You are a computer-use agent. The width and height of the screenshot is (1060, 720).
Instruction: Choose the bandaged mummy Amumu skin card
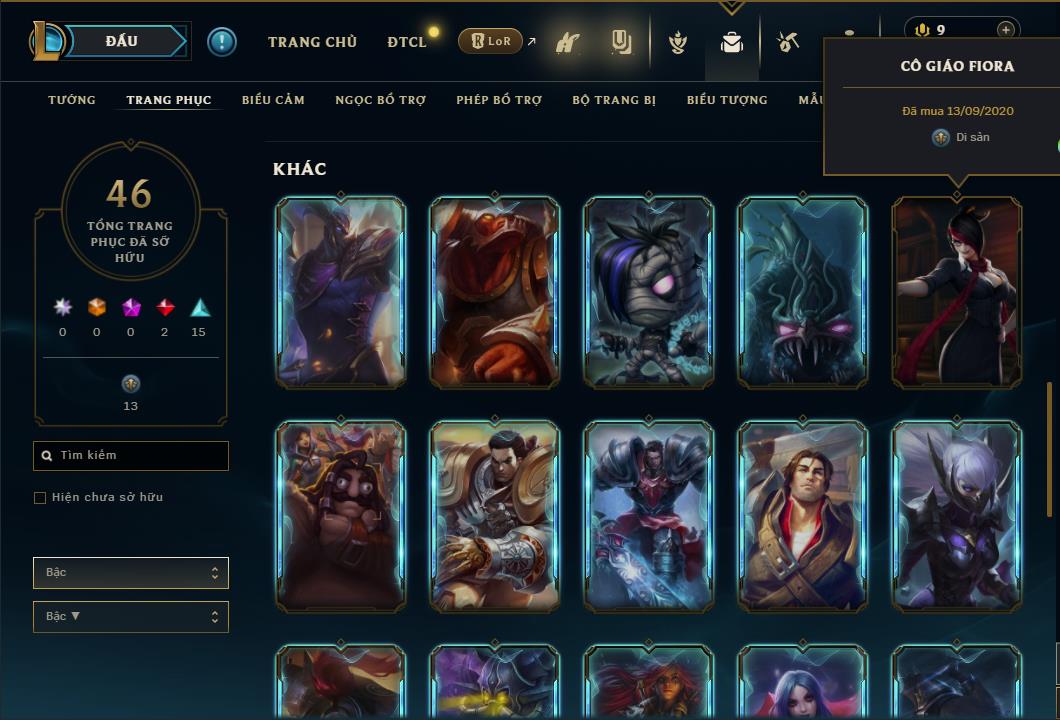tap(649, 292)
